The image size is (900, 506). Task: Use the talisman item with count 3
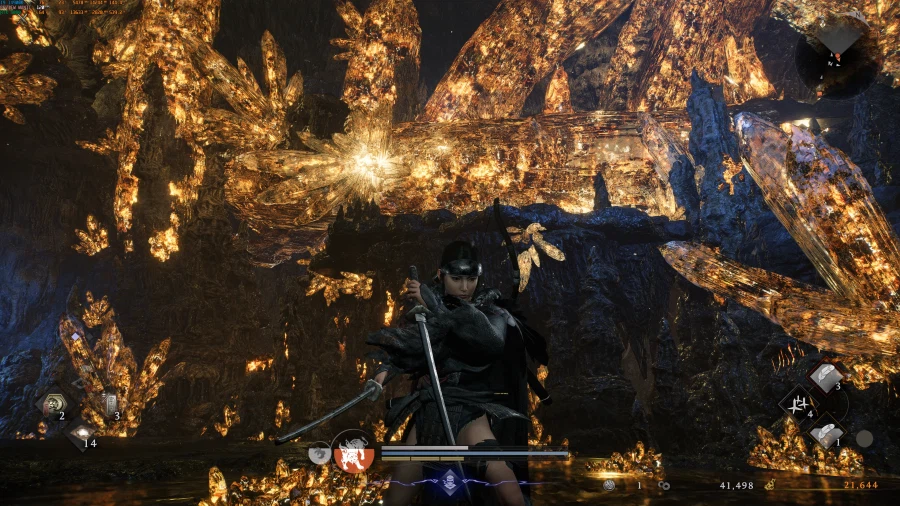107,404
